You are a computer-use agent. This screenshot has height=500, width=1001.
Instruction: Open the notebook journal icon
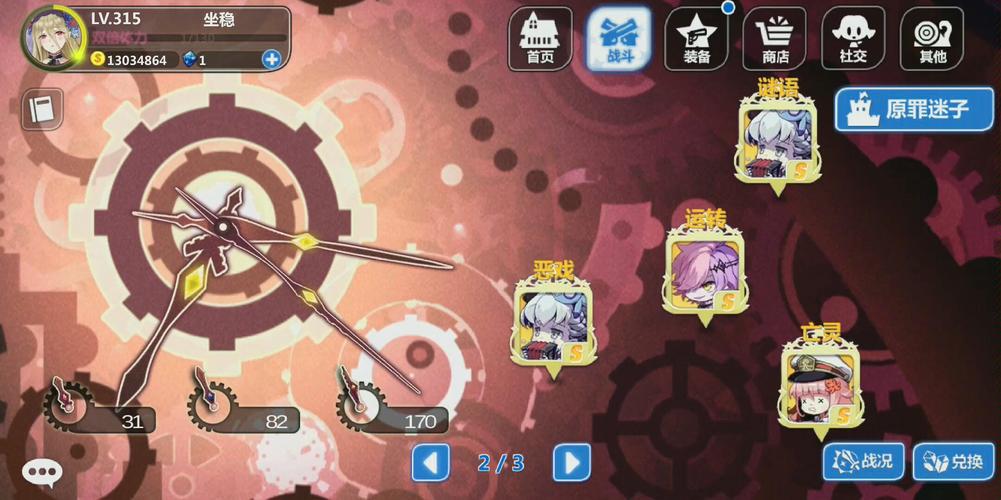[x=41, y=109]
